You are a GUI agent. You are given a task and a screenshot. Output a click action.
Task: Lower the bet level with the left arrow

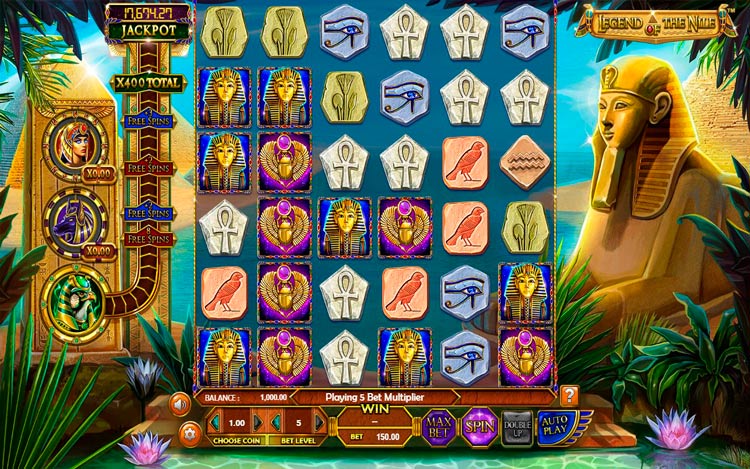[x=275, y=423]
